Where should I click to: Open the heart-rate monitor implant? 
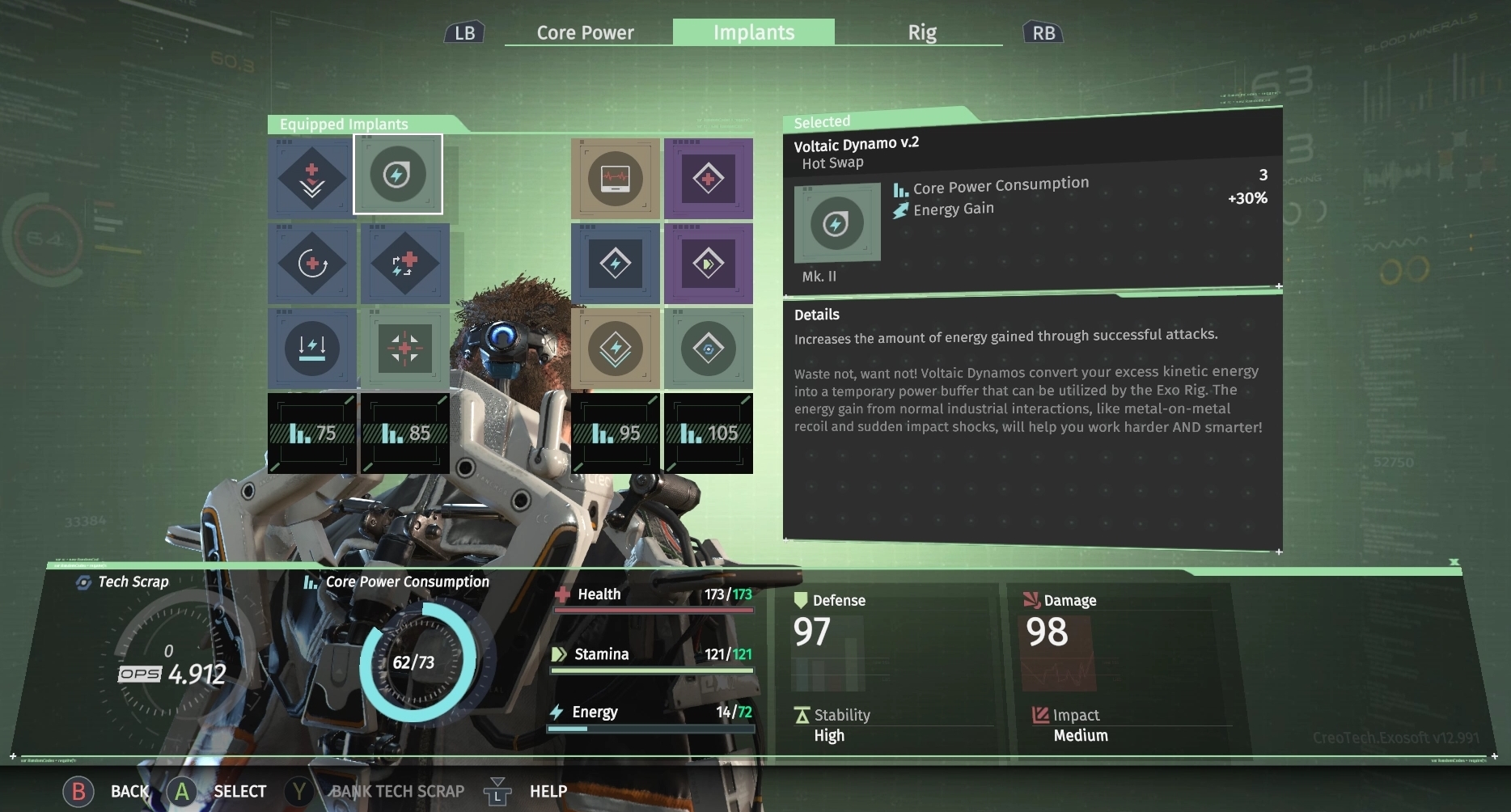click(x=615, y=177)
